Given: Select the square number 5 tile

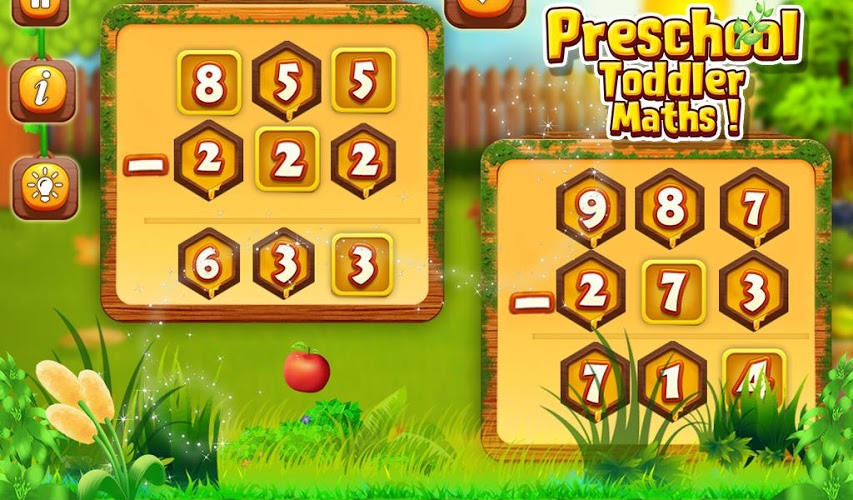Looking at the screenshot, I should pos(363,81).
